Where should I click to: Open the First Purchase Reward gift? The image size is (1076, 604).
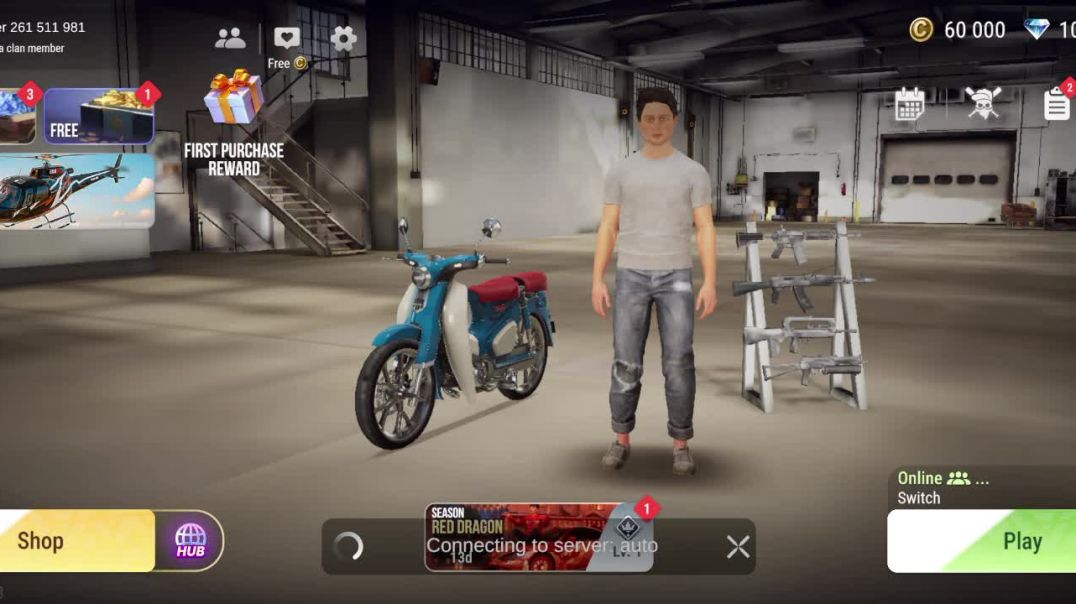pyautogui.click(x=234, y=120)
